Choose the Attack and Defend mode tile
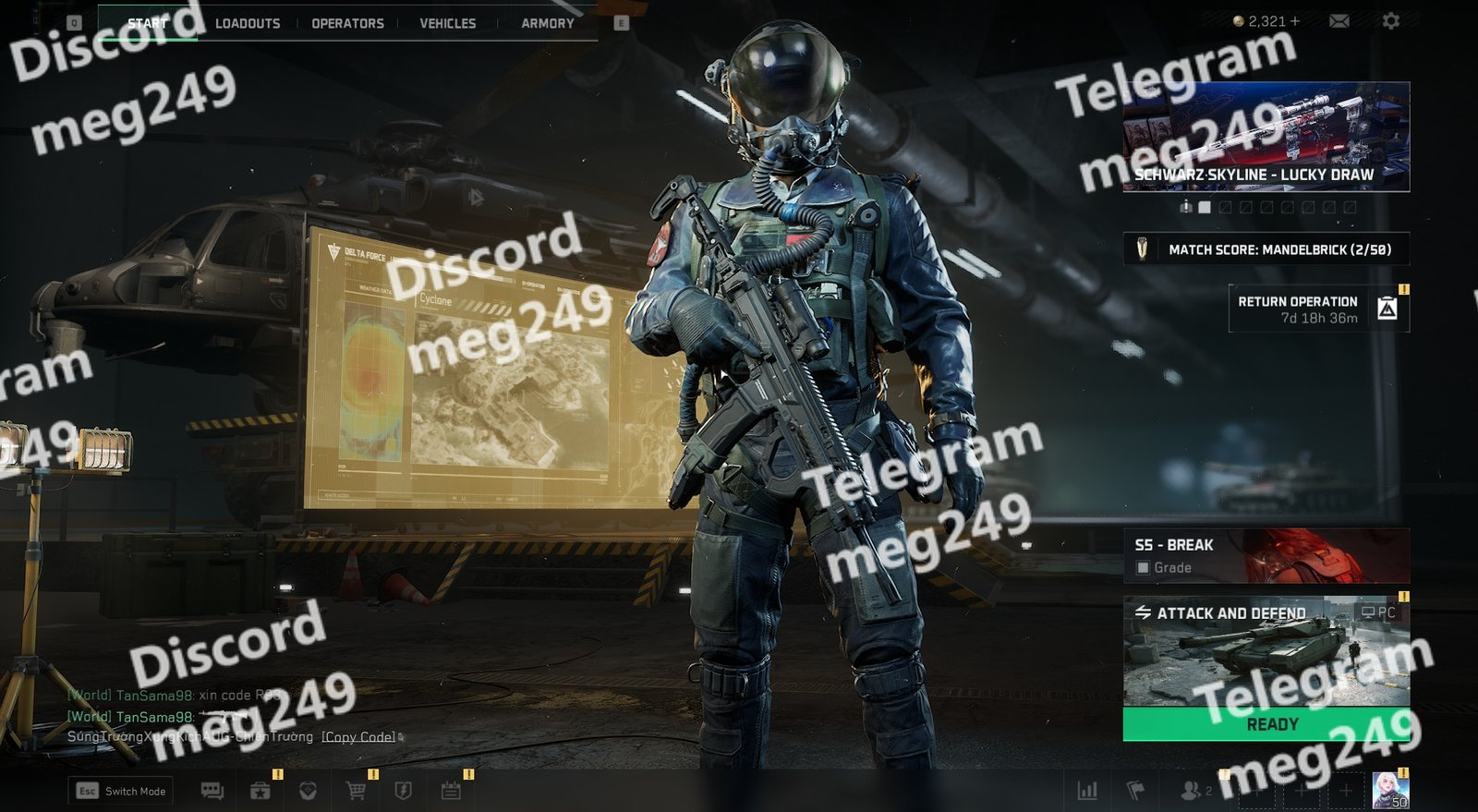 click(1266, 651)
